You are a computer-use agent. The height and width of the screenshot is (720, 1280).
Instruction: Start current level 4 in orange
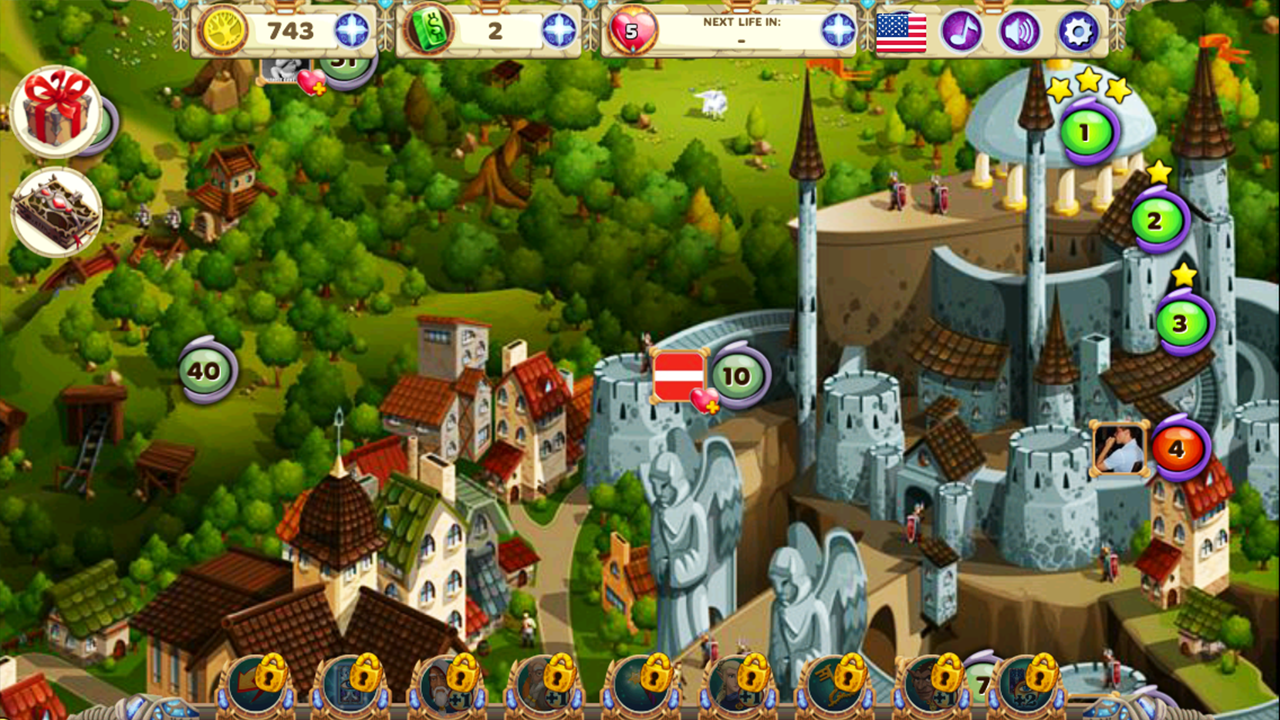[1180, 447]
